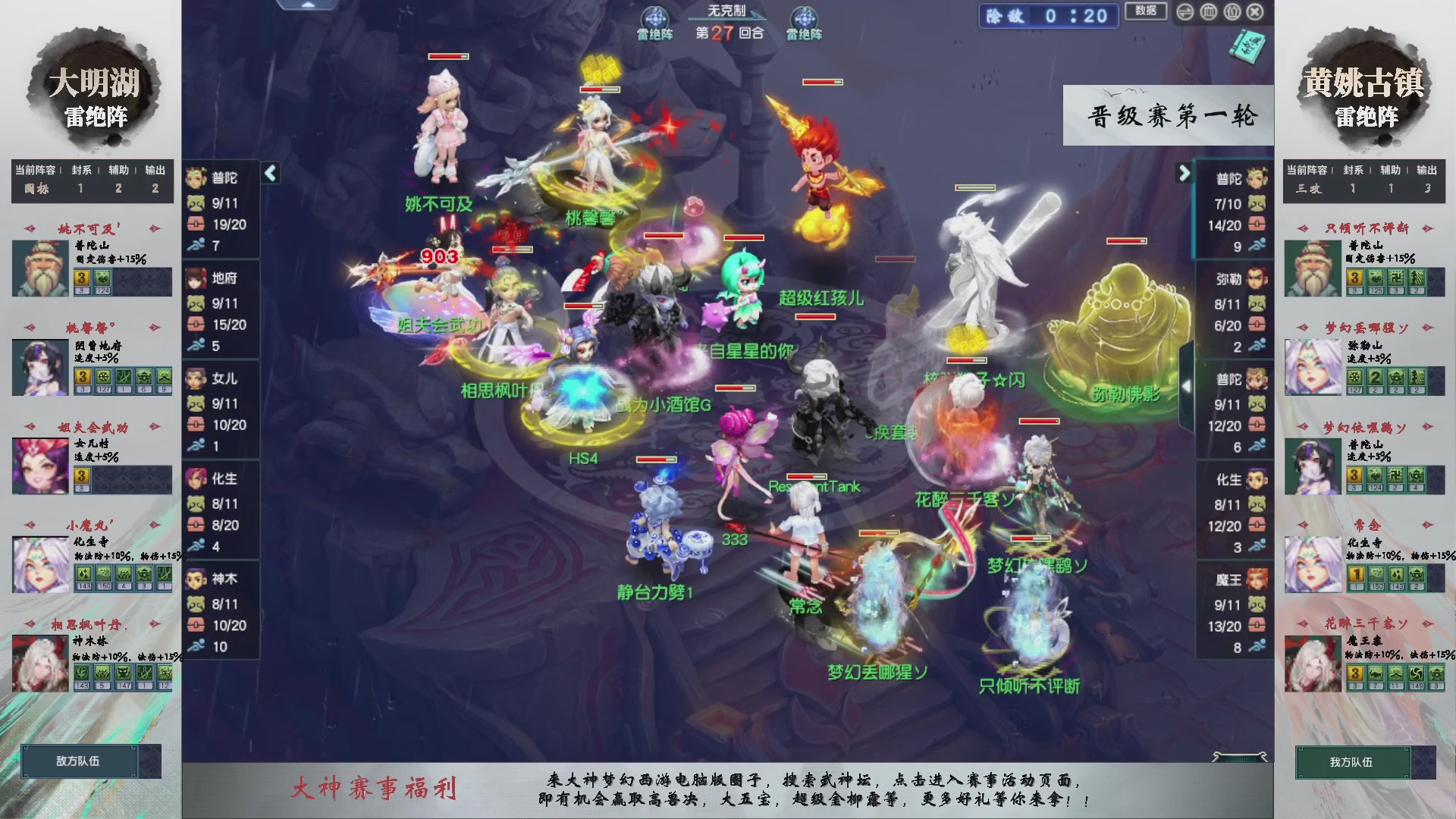This screenshot has width=1456, height=819.
Task: Toggle the 位 circle icon in top toolbar
Action: click(x=1231, y=12)
